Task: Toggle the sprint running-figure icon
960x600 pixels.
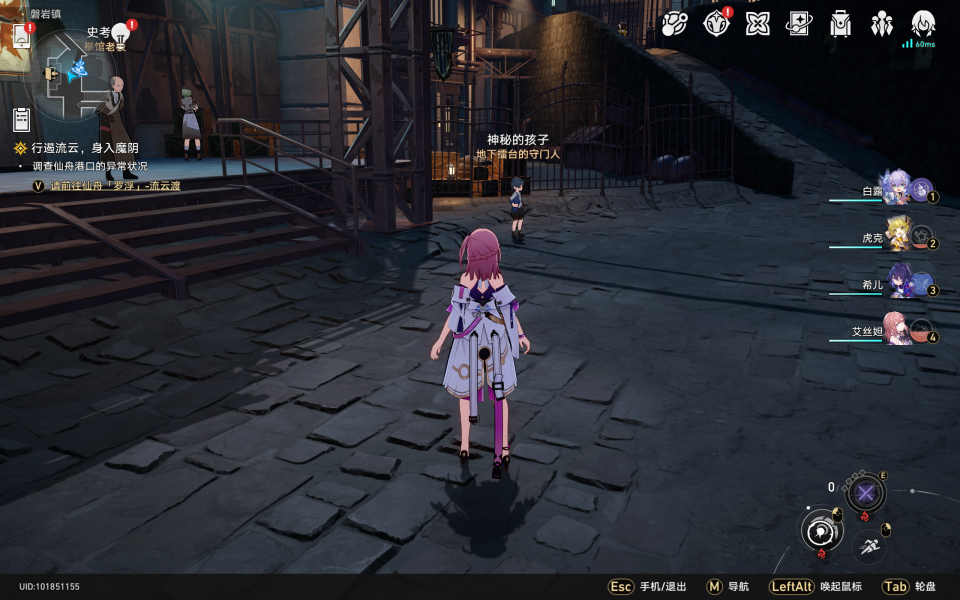Action: click(868, 546)
